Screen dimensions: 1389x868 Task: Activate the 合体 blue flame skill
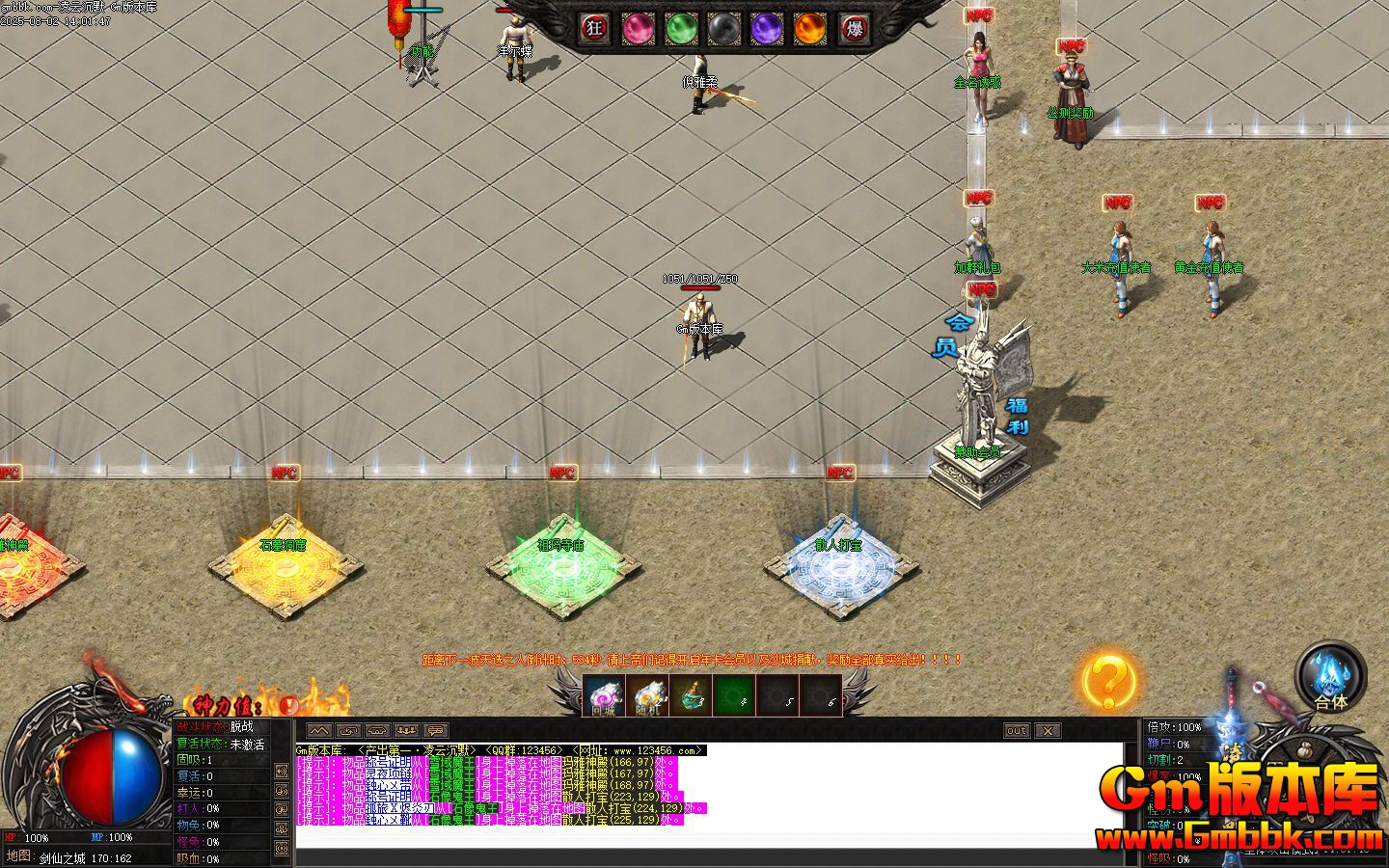tap(1331, 675)
